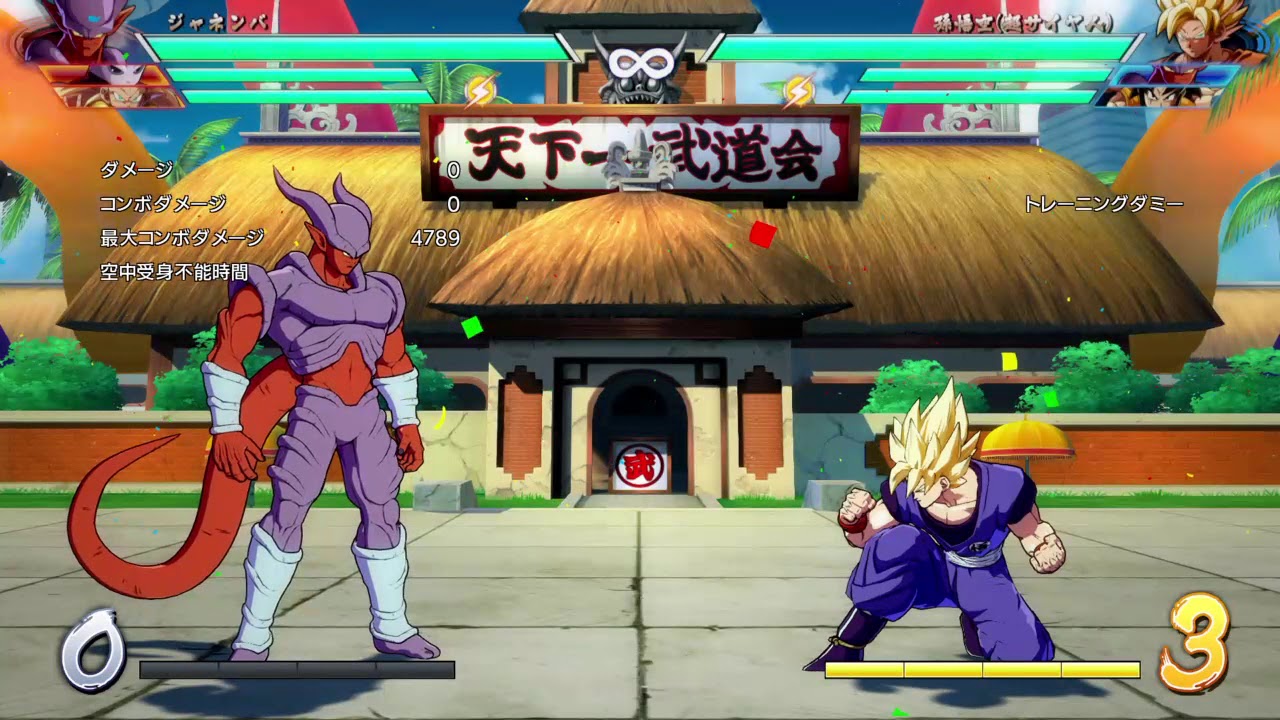Select Janemba's portrait in right assist slot
Image resolution: width=1280 pixels, height=720 pixels.
1175,76
